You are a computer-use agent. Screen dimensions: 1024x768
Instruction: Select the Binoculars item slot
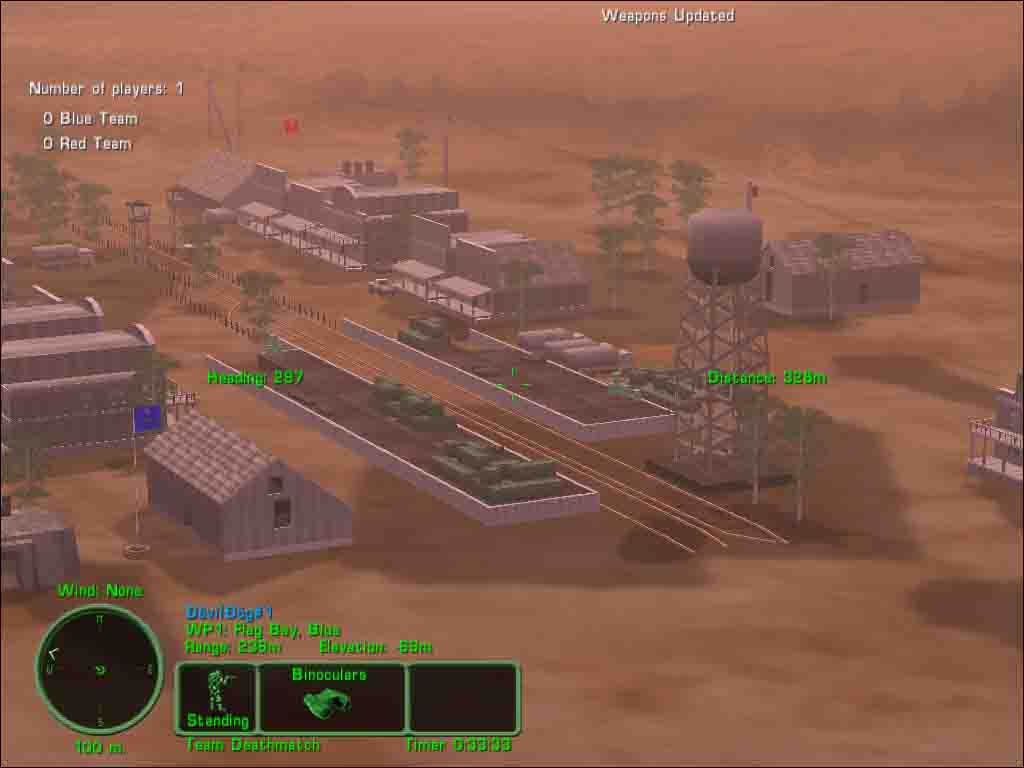331,697
